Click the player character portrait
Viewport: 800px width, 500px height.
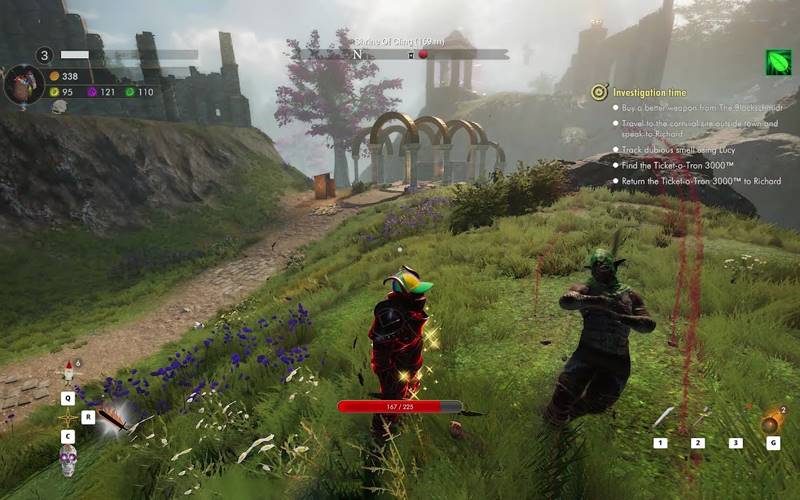23,85
